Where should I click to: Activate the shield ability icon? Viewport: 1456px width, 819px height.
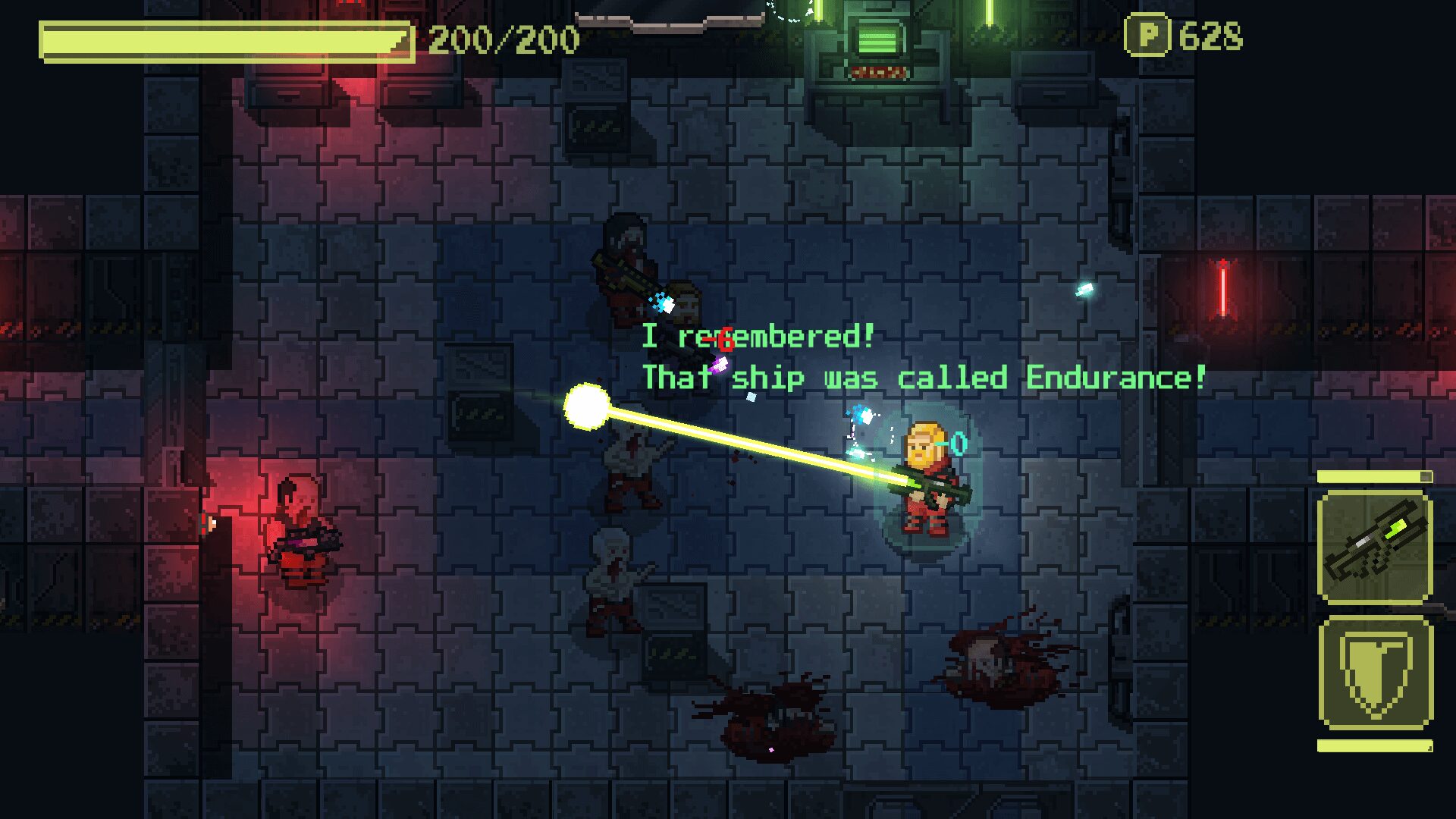coord(1375,674)
